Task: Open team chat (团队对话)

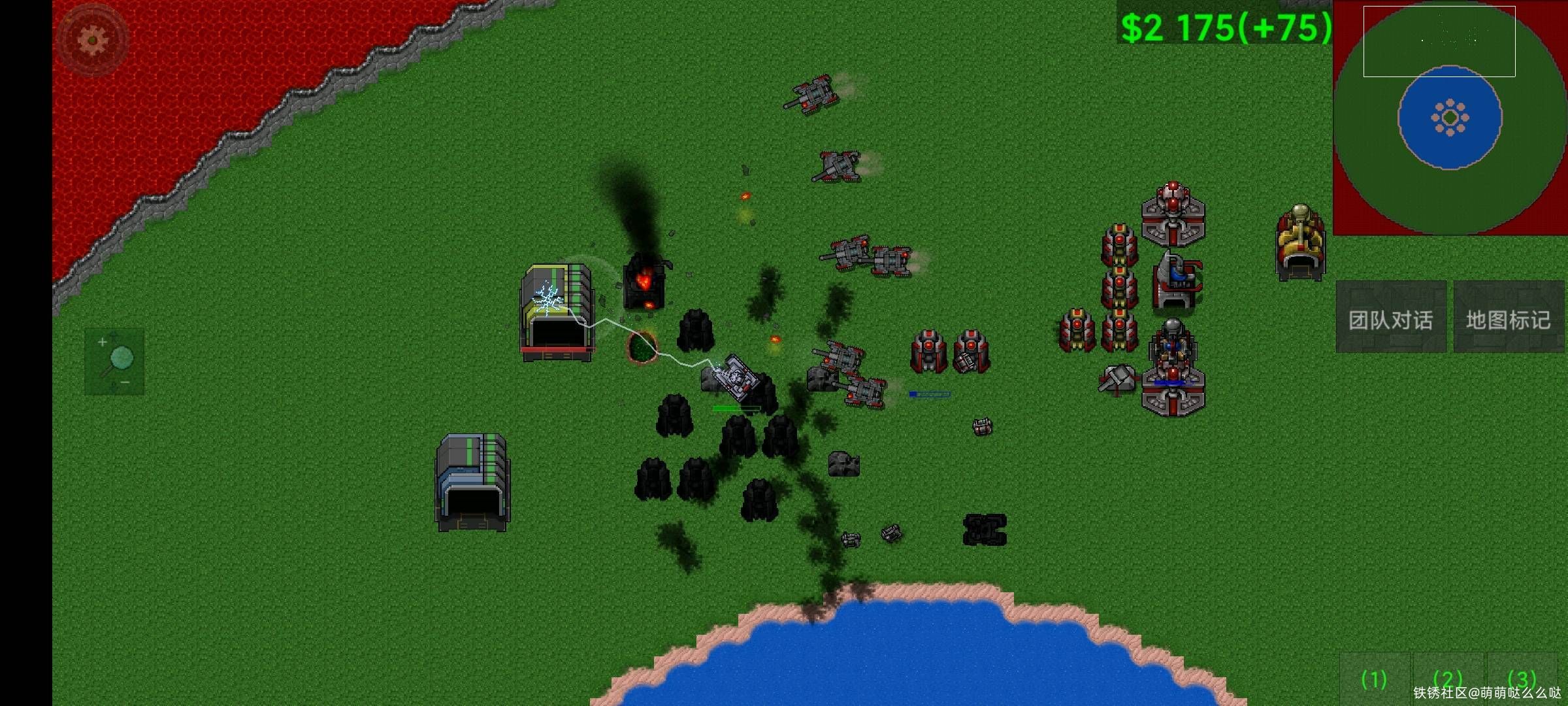Action: coord(1390,318)
